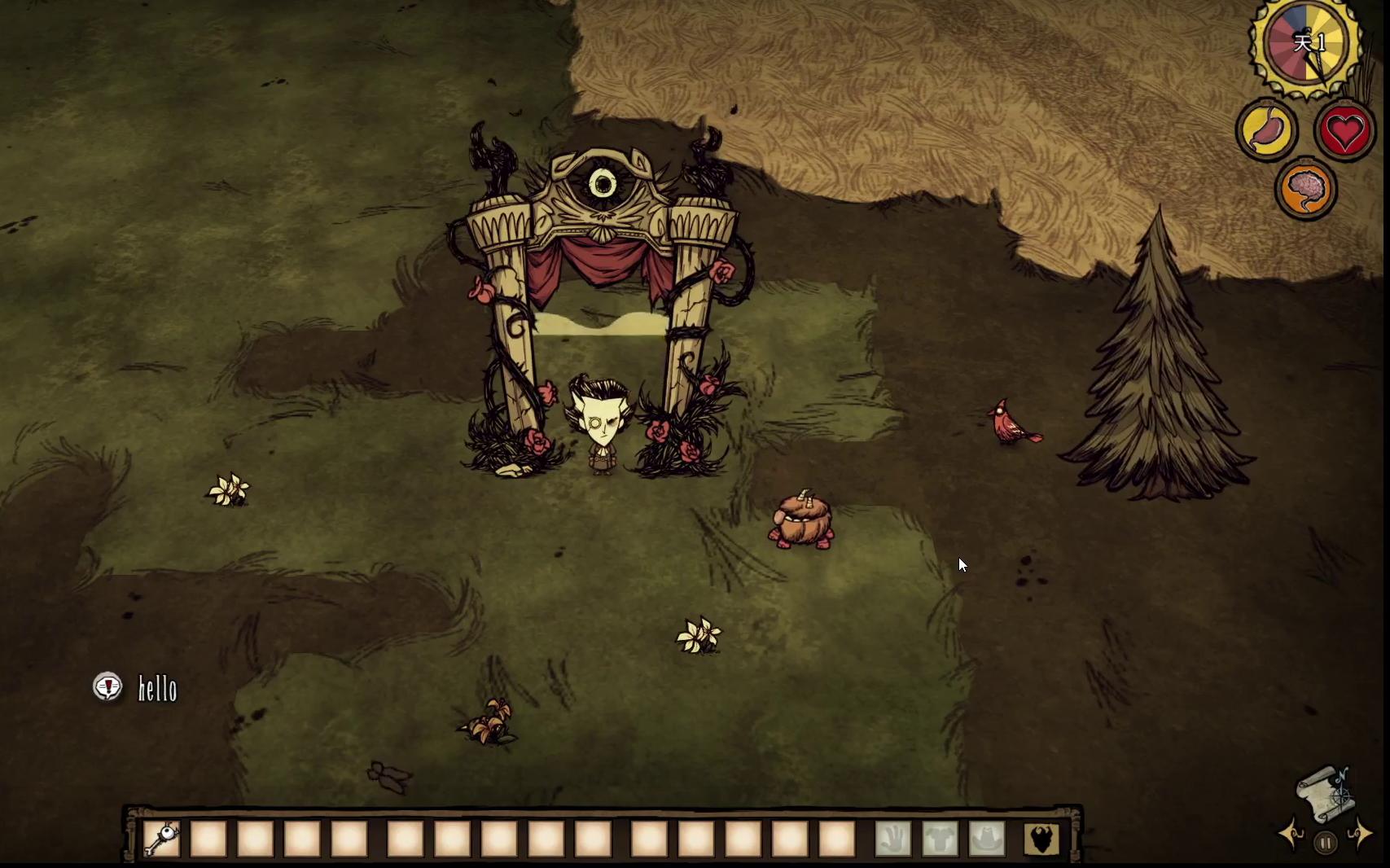Rotate the camera with the right arrow
1390x868 pixels.
1360,834
